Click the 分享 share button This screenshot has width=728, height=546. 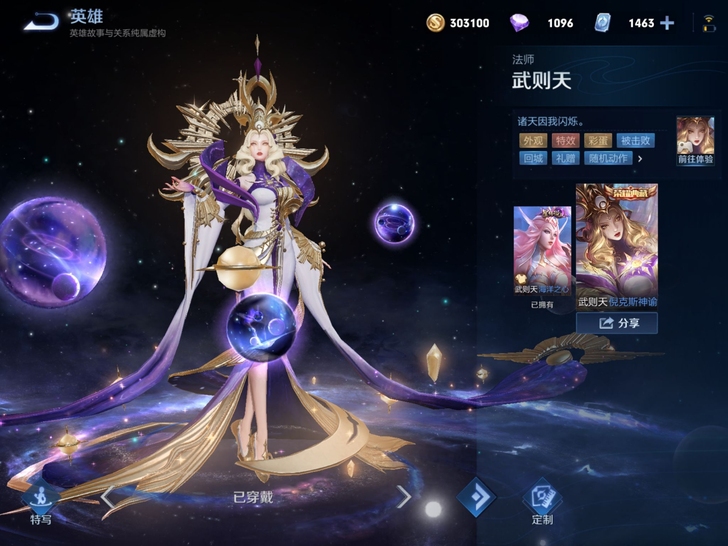[617, 323]
